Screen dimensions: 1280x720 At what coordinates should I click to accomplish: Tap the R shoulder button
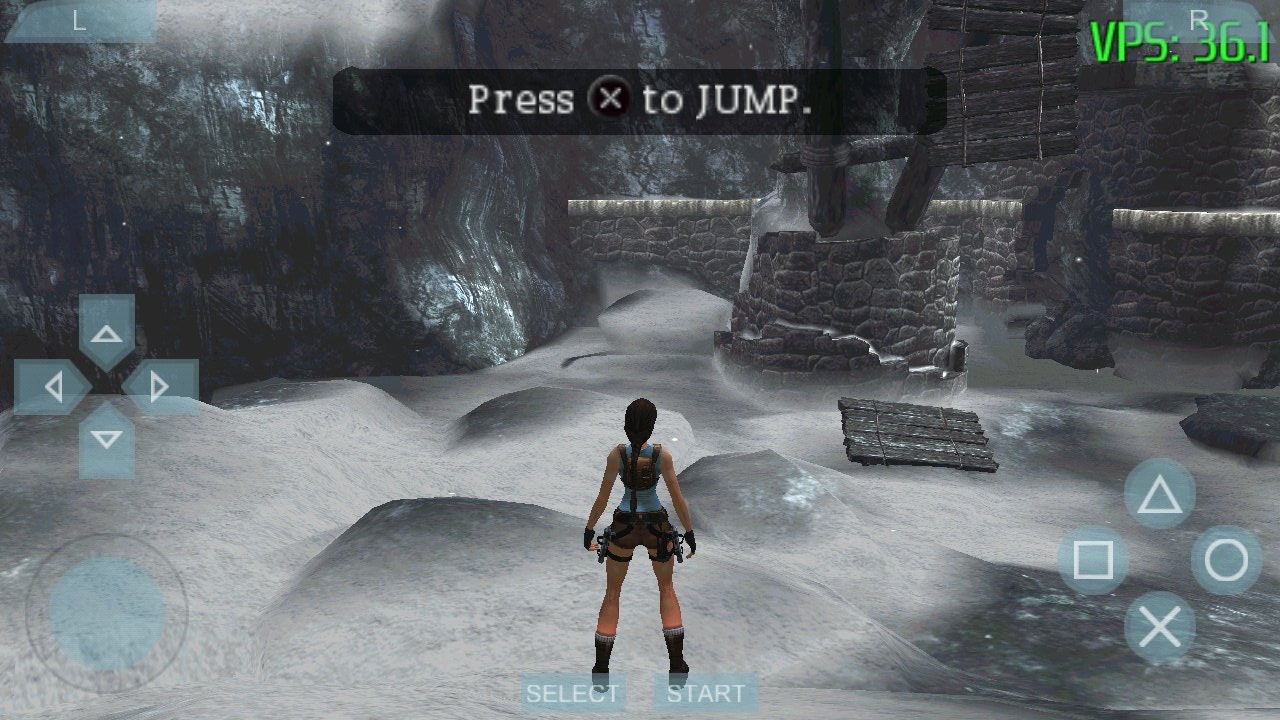pyautogui.click(x=1198, y=21)
